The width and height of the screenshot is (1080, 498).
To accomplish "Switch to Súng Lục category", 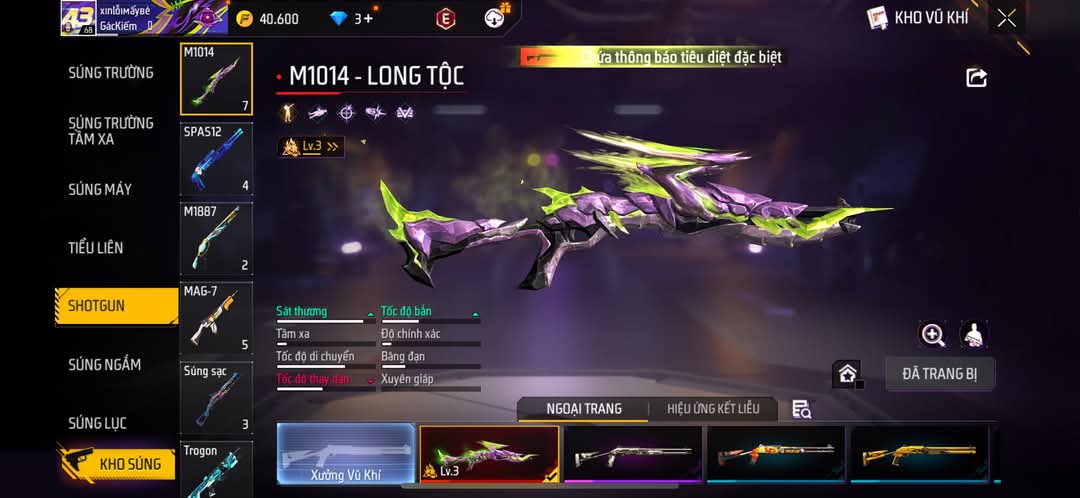I will click(97, 423).
